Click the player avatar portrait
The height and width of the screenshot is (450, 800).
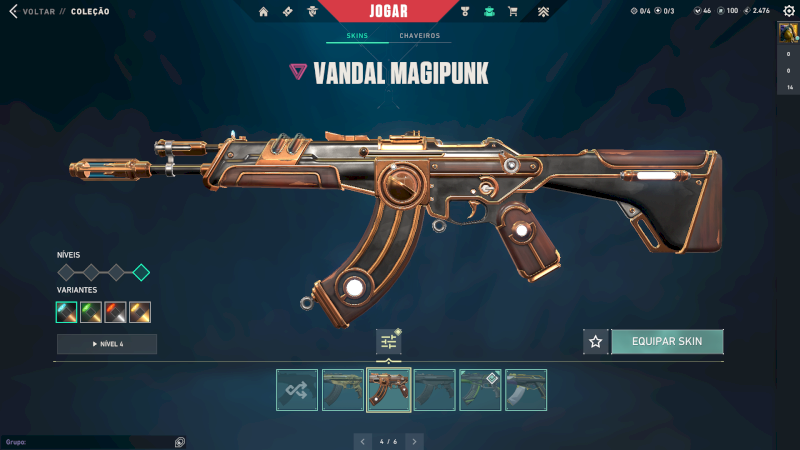[x=788, y=33]
